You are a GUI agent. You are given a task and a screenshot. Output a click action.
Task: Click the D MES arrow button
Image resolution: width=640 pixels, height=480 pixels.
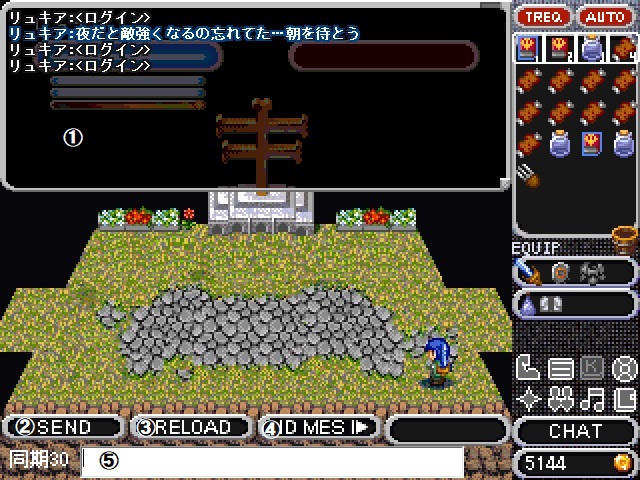[x=320, y=428]
